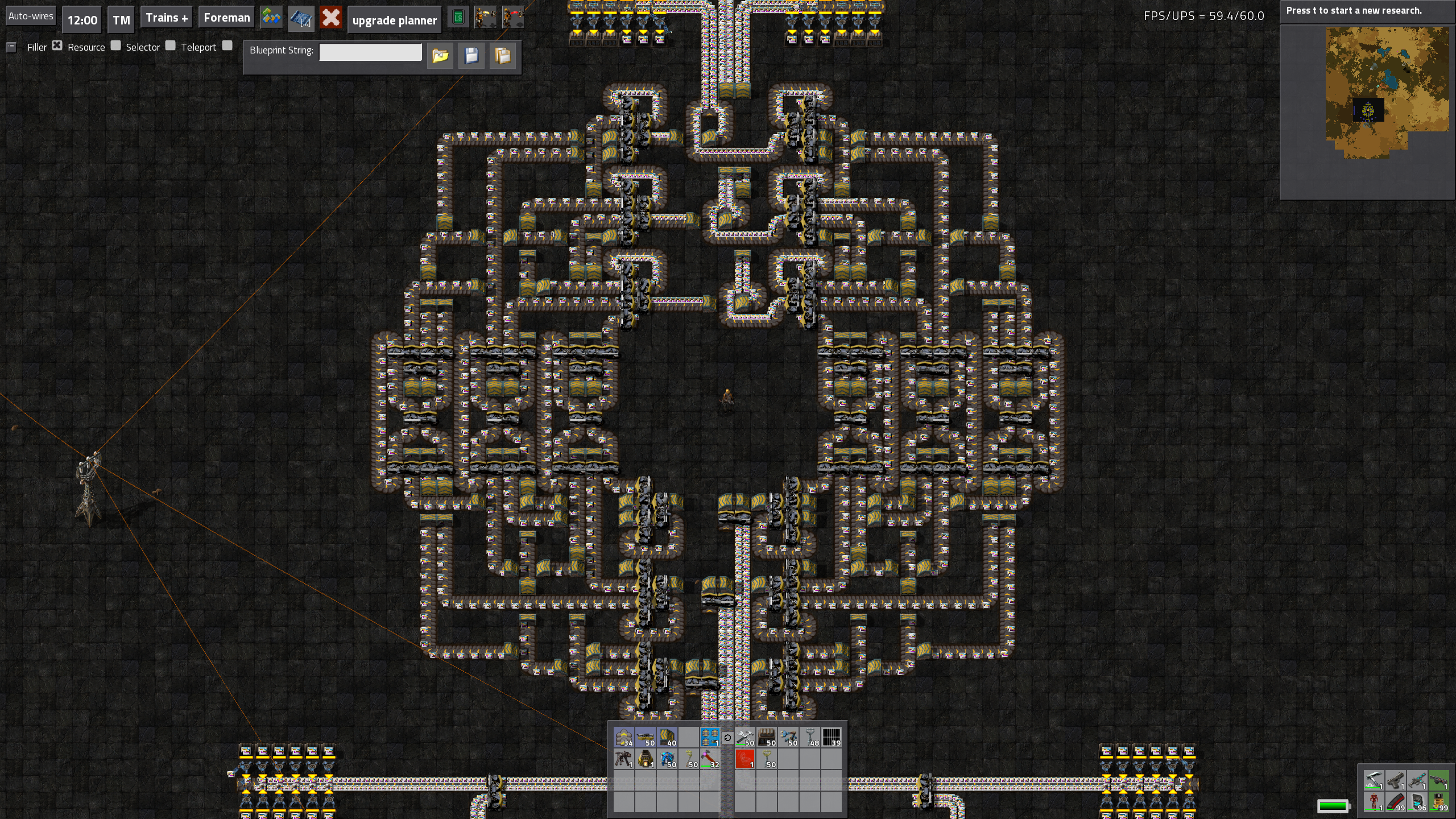Screen dimensions: 1456x819
Task: Click the yellow folder load icon
Action: point(440,56)
